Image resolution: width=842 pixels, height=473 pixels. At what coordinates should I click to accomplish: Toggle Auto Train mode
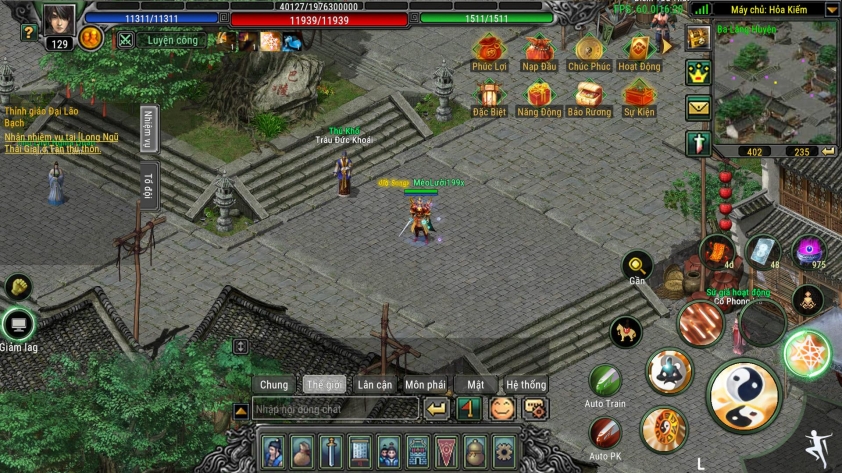[x=605, y=381]
